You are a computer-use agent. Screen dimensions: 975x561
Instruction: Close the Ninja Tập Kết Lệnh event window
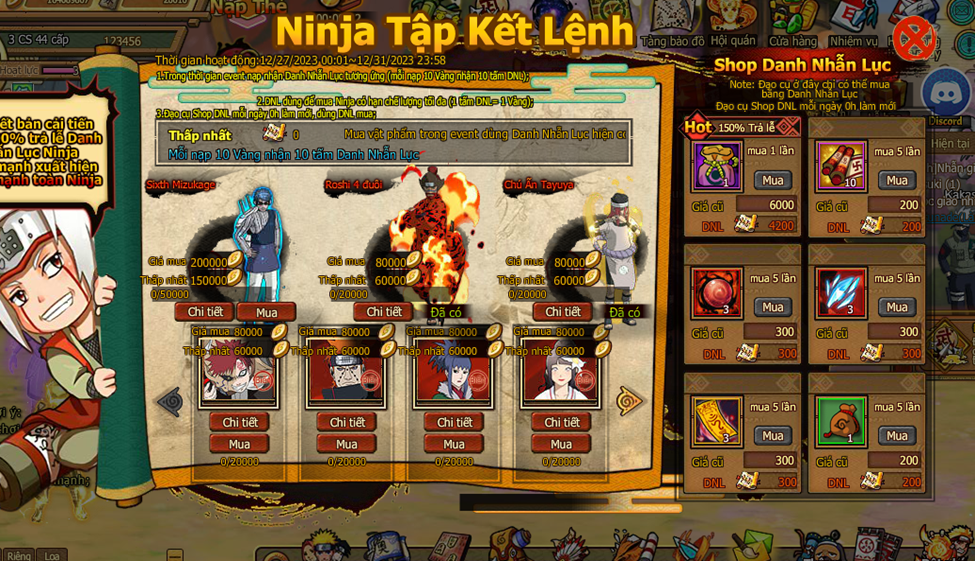[x=912, y=39]
